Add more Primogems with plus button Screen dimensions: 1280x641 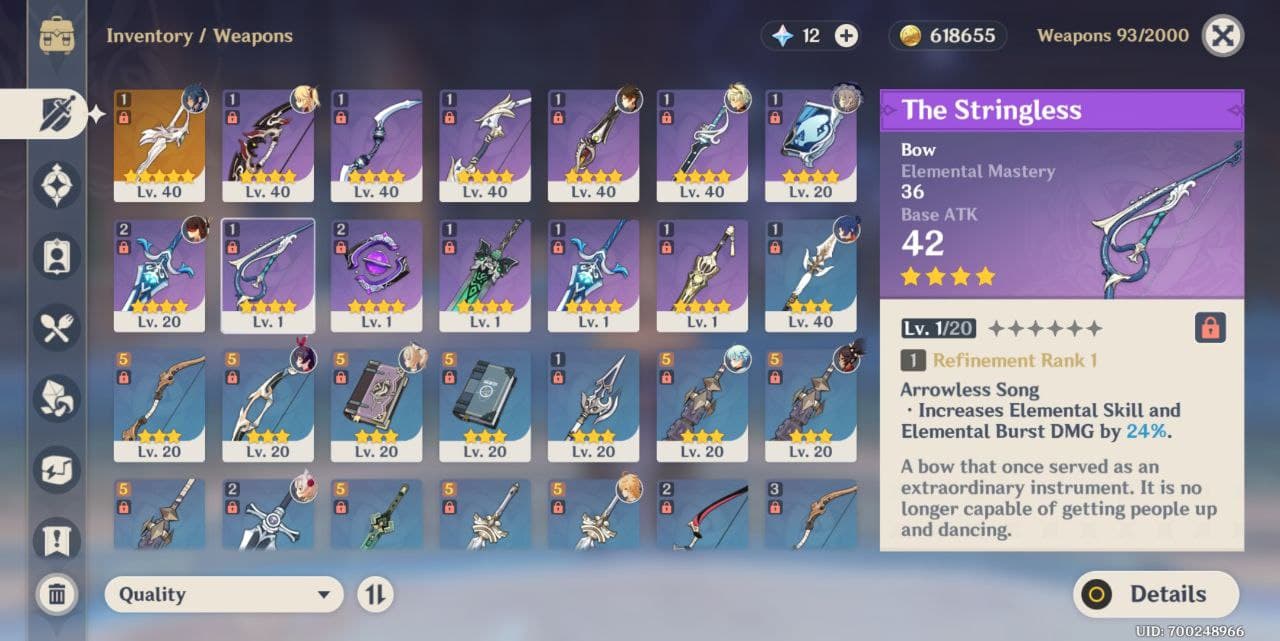pos(846,36)
